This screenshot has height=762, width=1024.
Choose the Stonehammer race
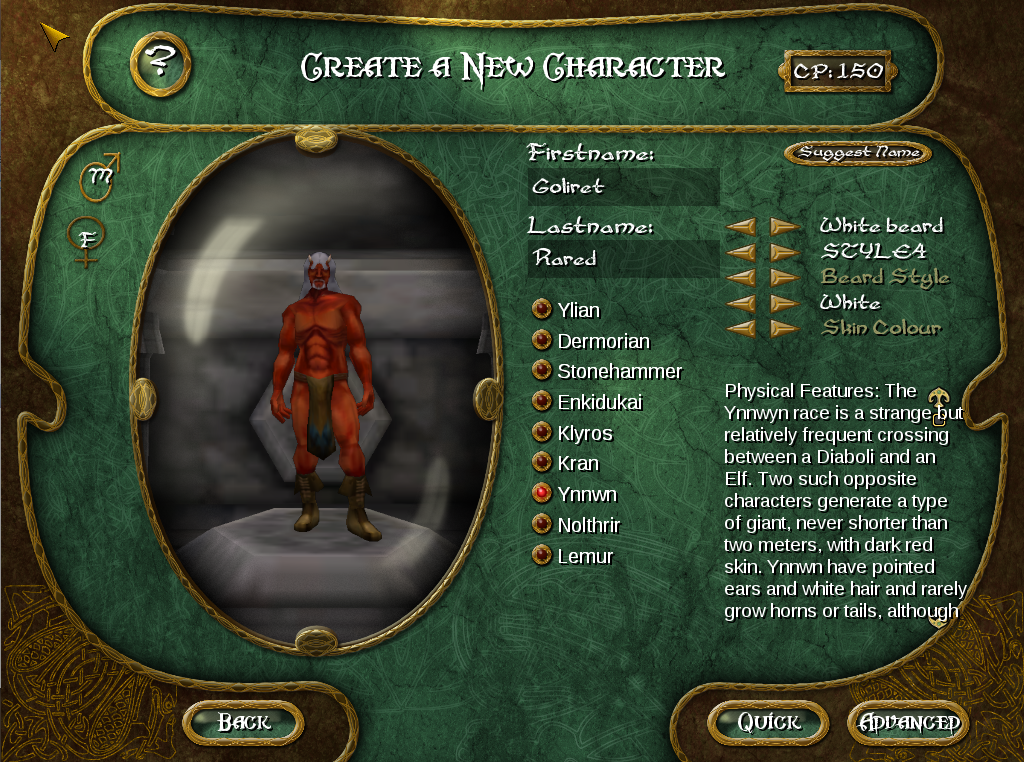[542, 371]
